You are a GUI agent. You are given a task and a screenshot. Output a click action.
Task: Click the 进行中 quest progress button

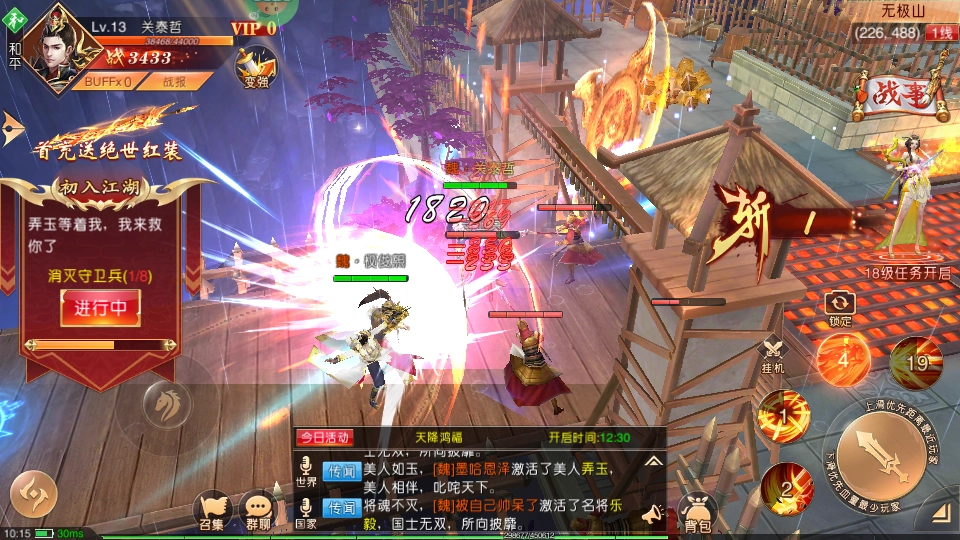[x=100, y=308]
